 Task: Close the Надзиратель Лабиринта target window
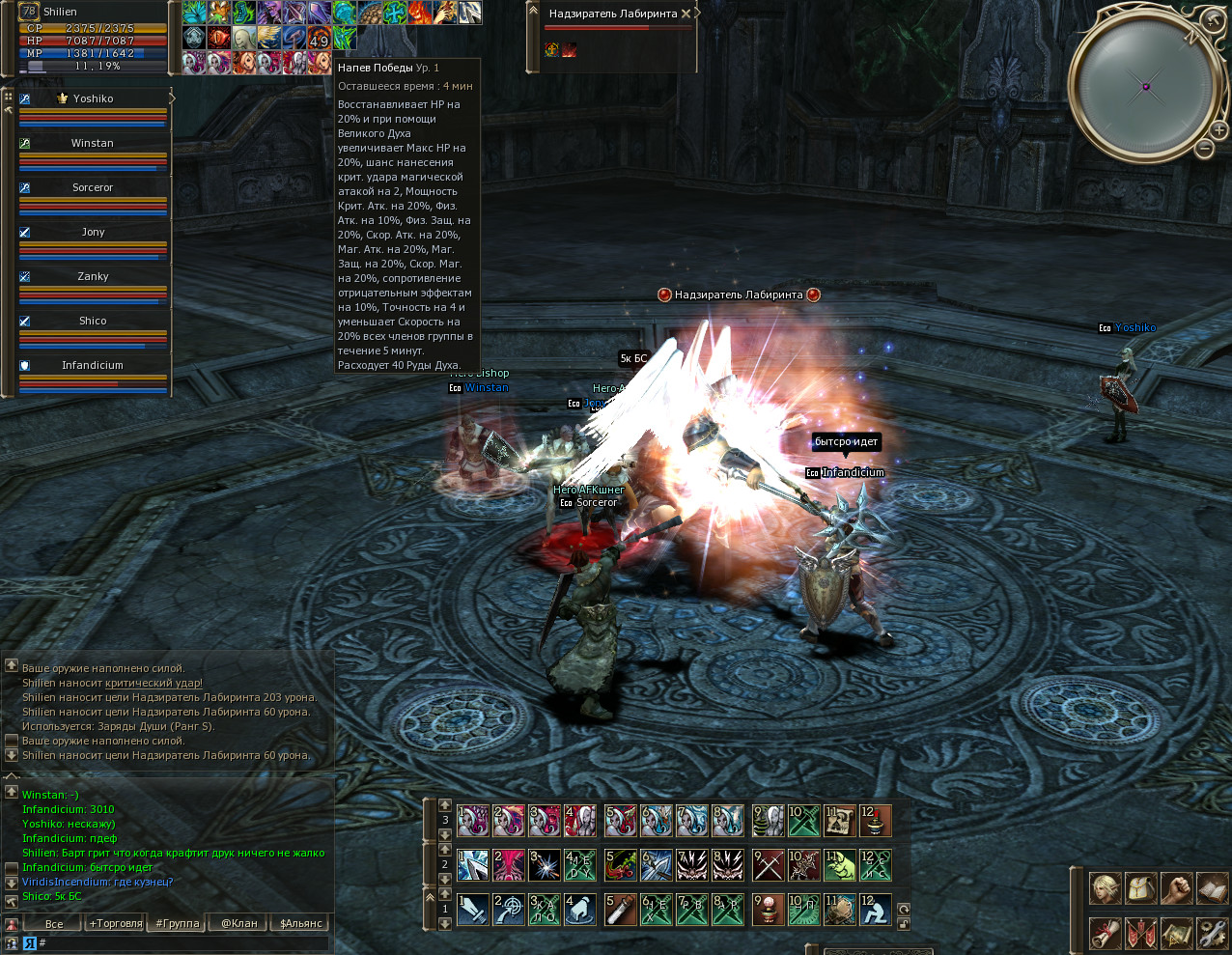pyautogui.click(x=686, y=14)
